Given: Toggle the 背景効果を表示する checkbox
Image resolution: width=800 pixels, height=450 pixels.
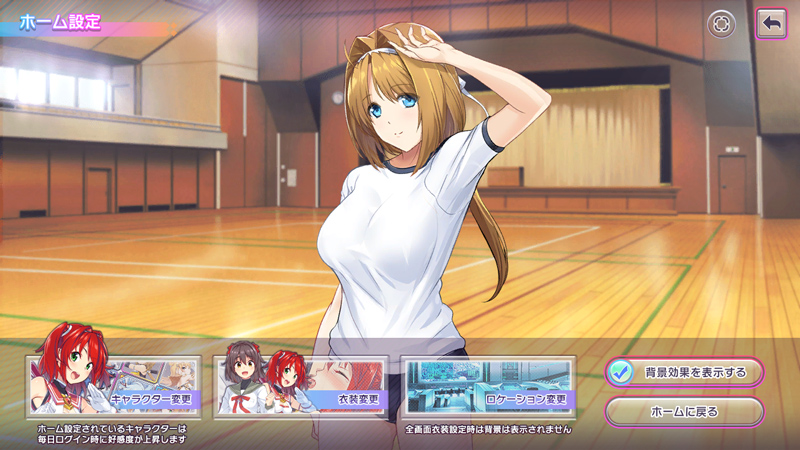Looking at the screenshot, I should 620,372.
